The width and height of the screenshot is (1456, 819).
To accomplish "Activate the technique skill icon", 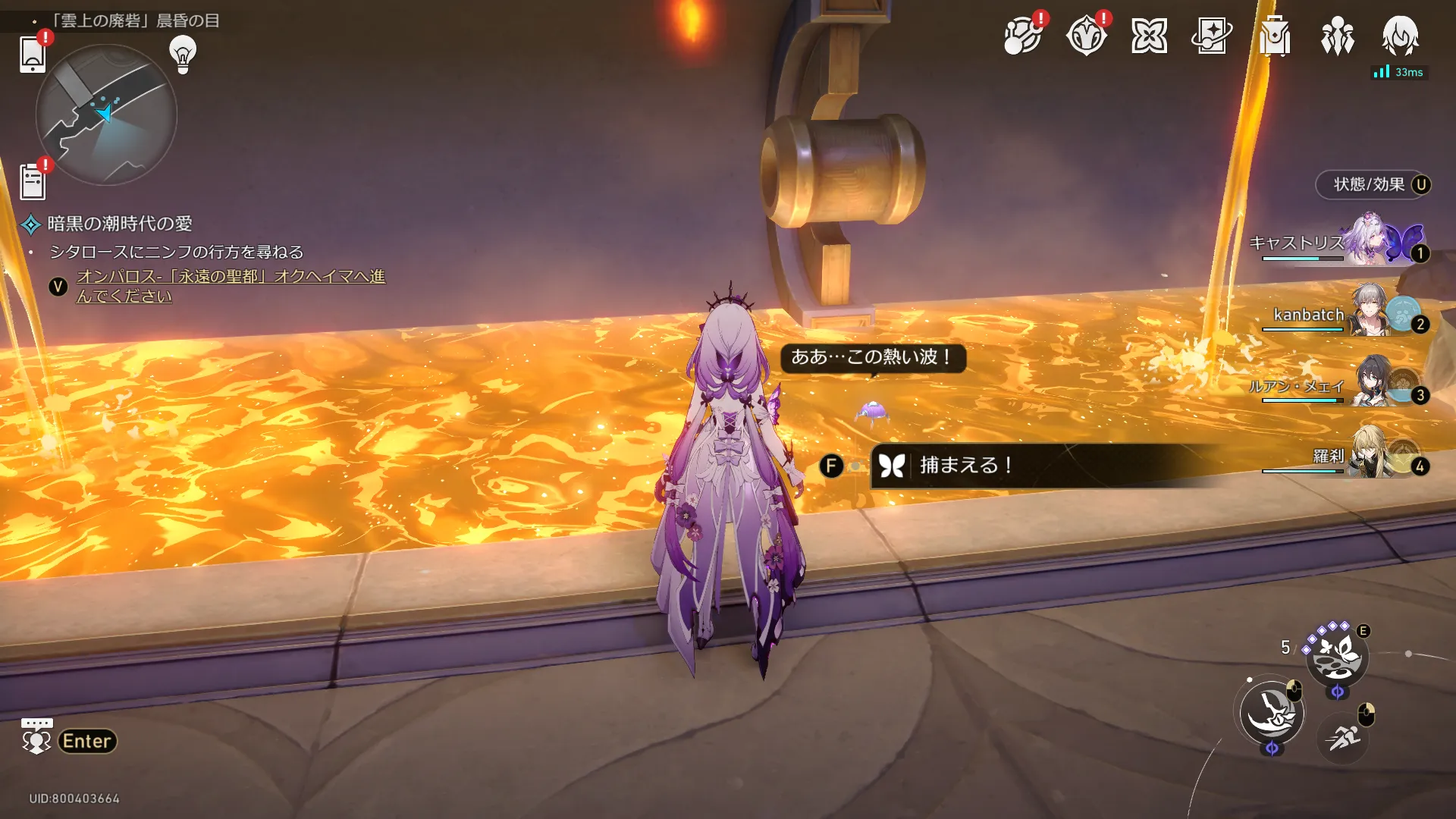I will click(1336, 657).
